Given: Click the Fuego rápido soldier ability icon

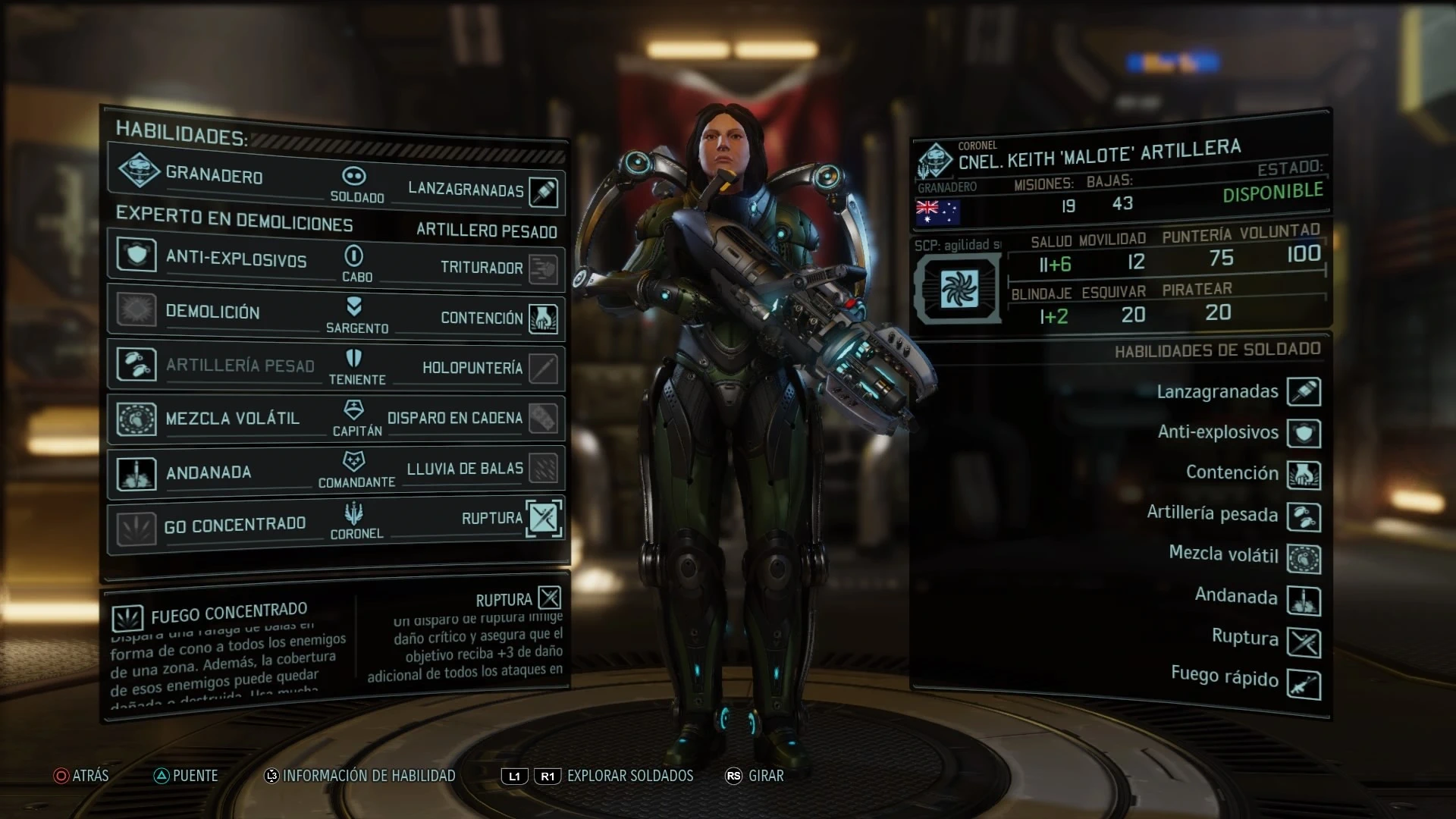Looking at the screenshot, I should pos(1304,685).
